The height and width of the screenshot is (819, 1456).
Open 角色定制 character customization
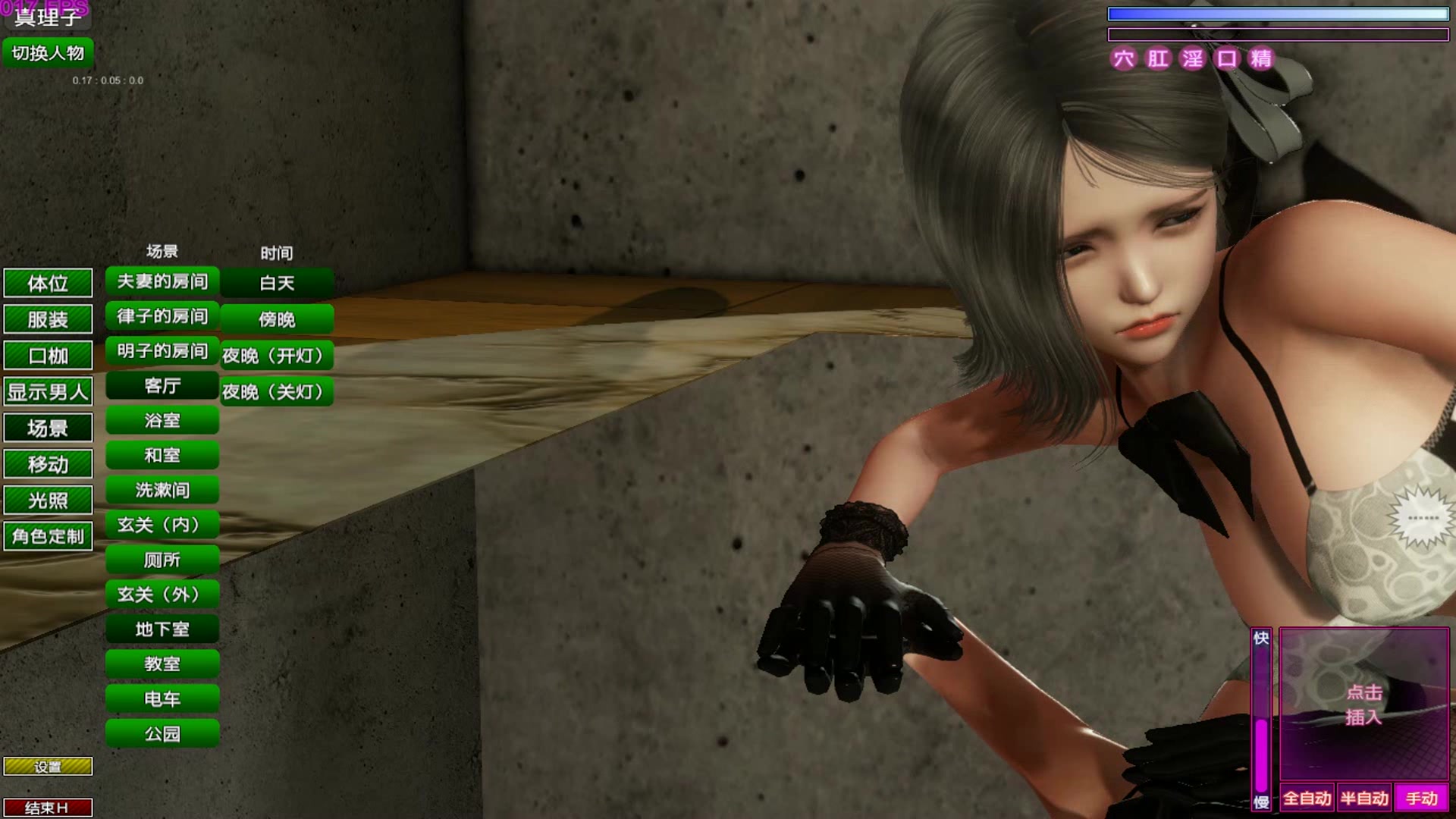48,536
